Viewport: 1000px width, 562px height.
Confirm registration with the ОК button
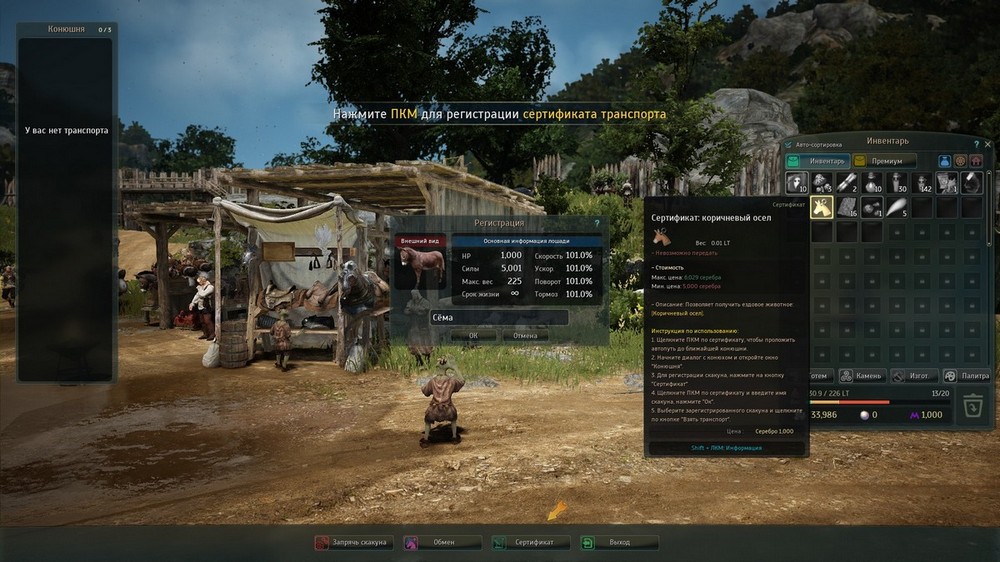pyautogui.click(x=473, y=336)
